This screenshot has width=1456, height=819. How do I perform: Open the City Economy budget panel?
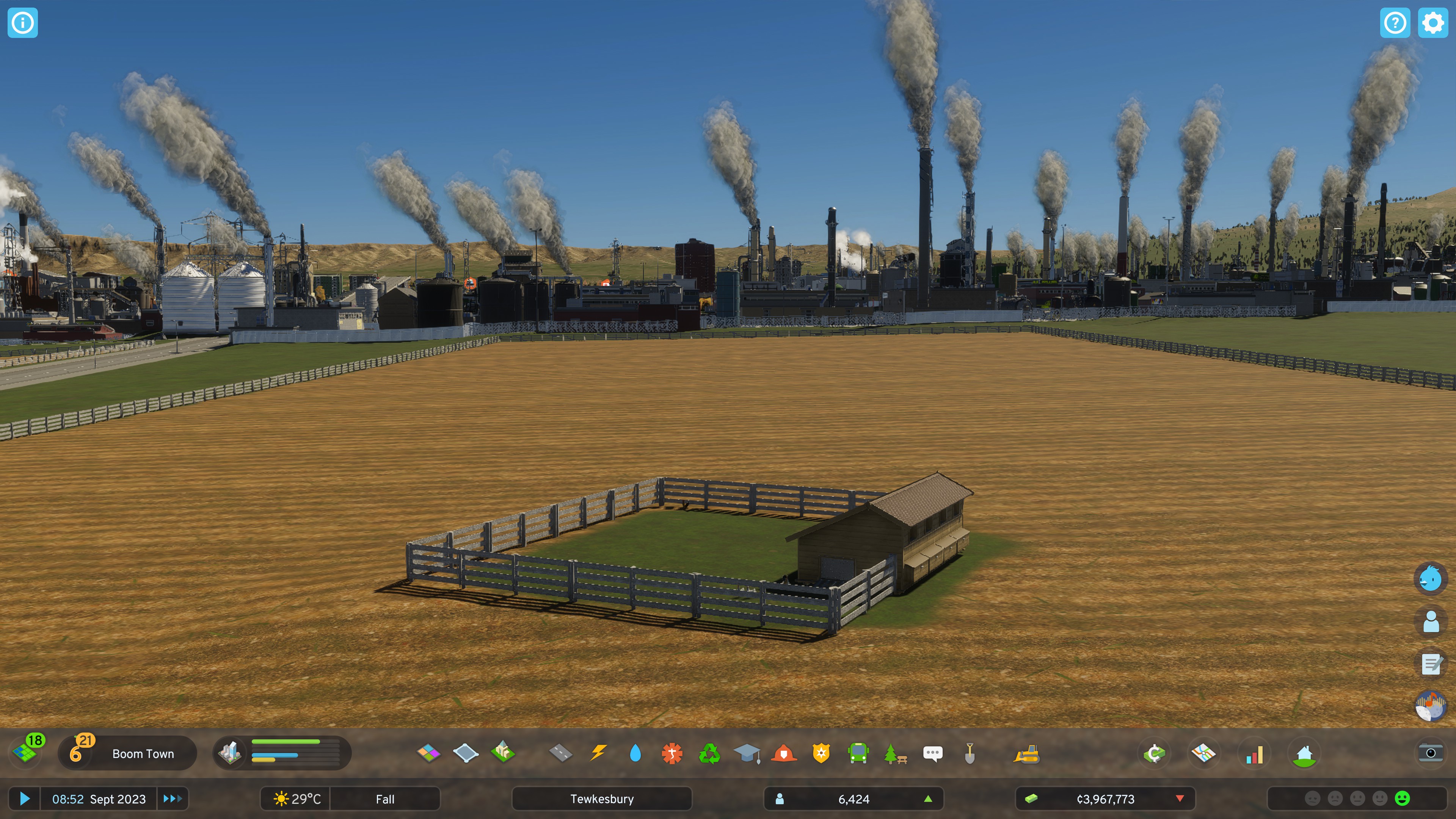pos(1154,753)
